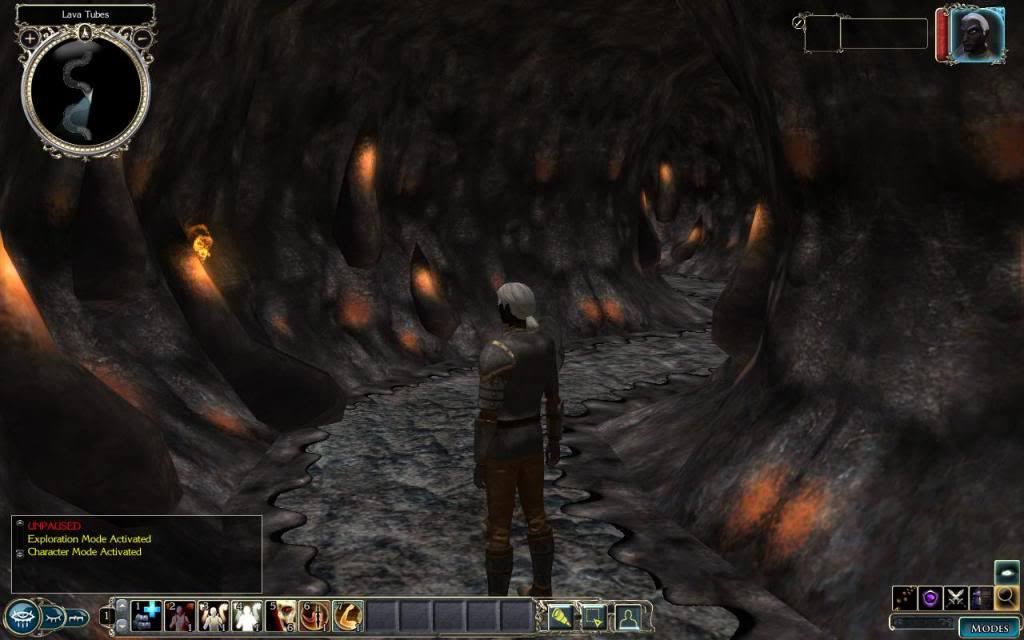
Task: Zoom in the minimap with plus button
Action: [x=30, y=38]
